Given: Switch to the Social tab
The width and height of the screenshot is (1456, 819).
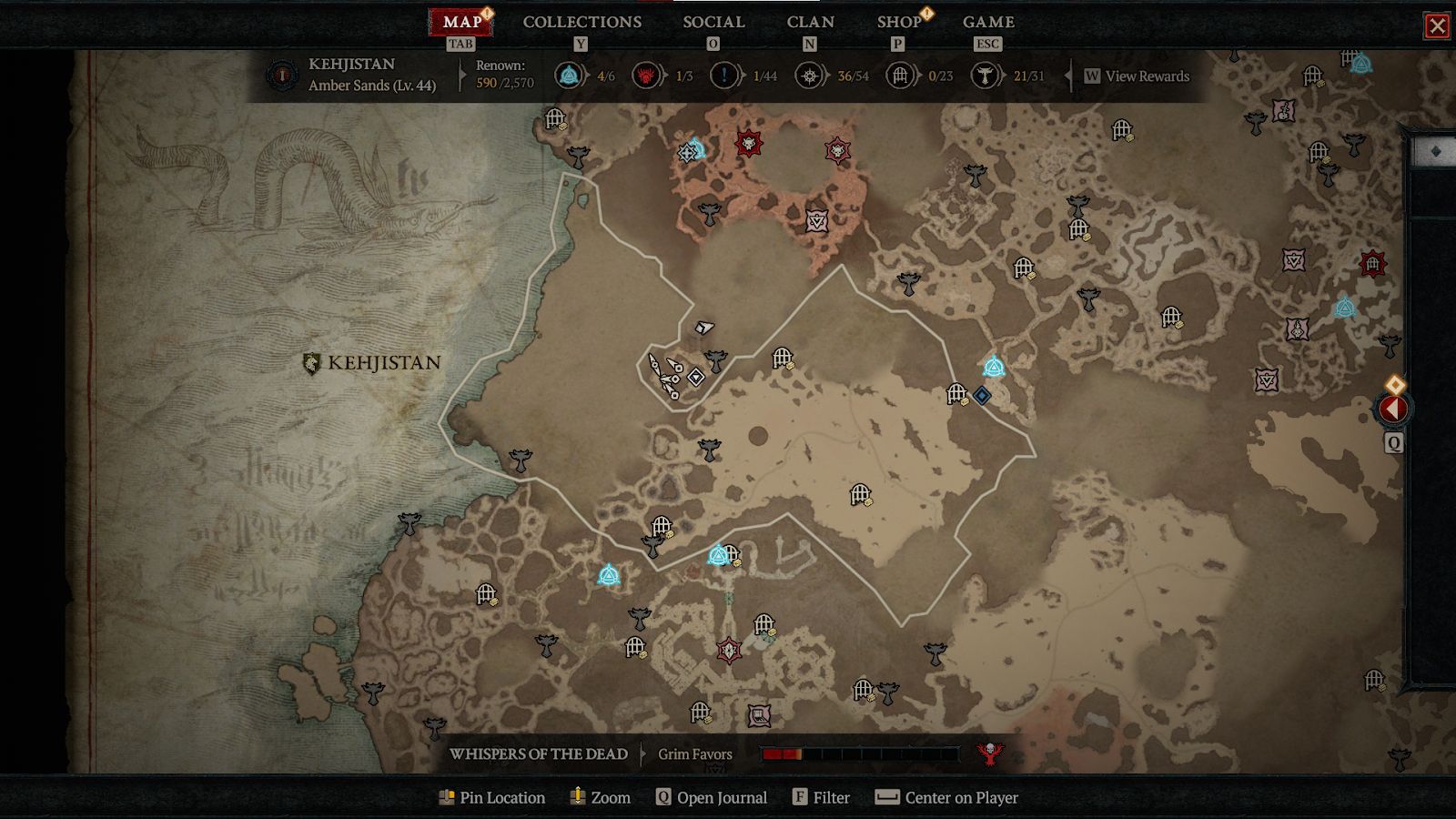Looking at the screenshot, I should pyautogui.click(x=713, y=22).
